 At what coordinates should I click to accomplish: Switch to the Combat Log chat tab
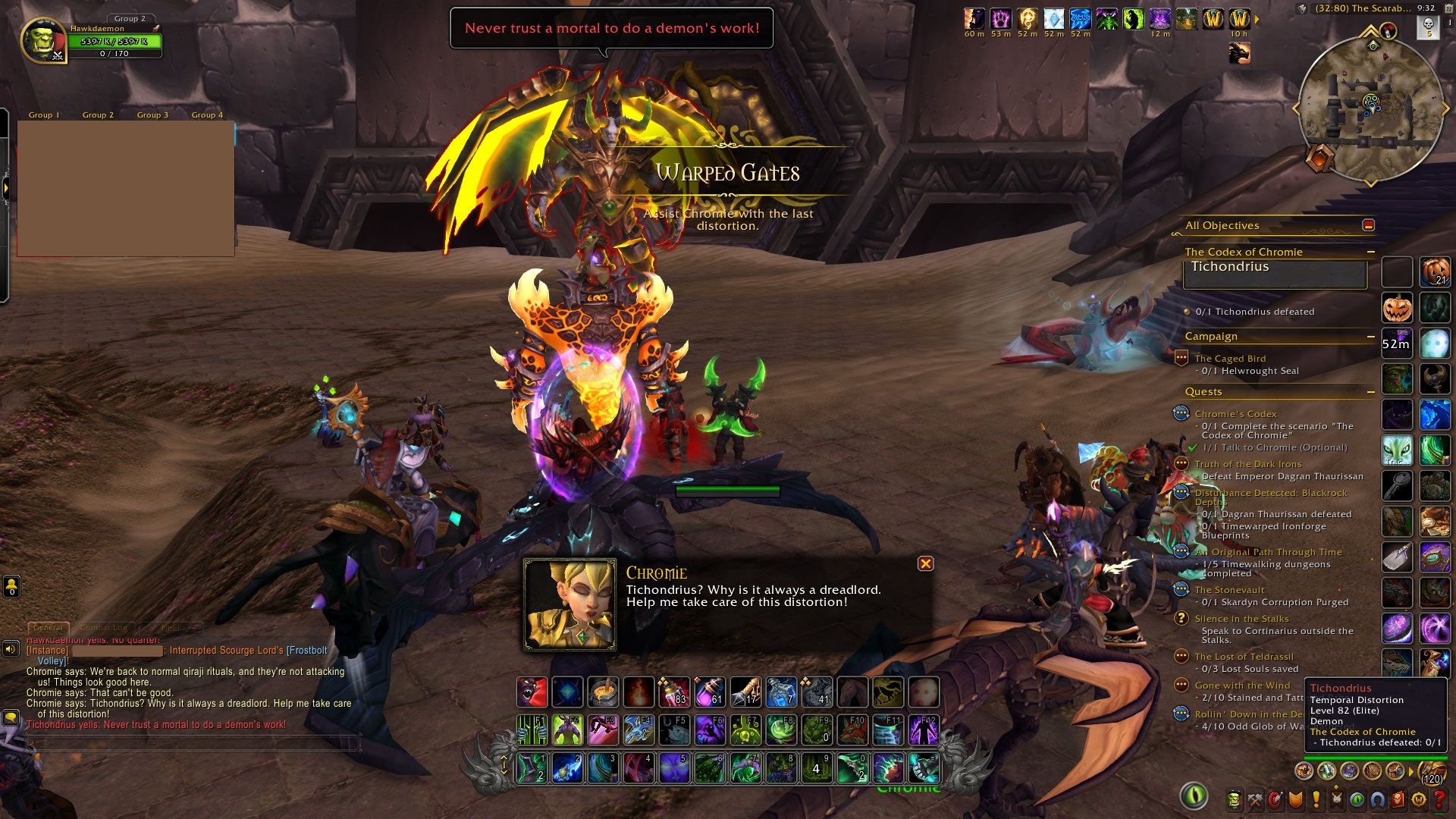click(104, 628)
